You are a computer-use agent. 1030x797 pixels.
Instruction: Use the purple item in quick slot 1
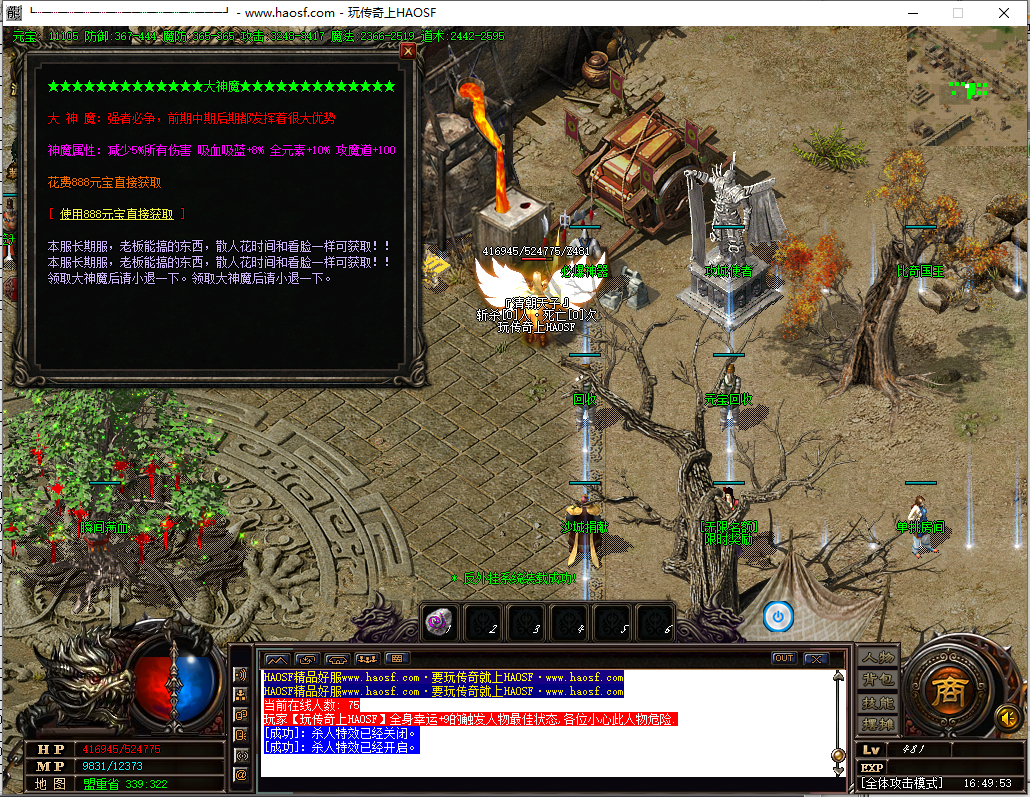click(440, 621)
